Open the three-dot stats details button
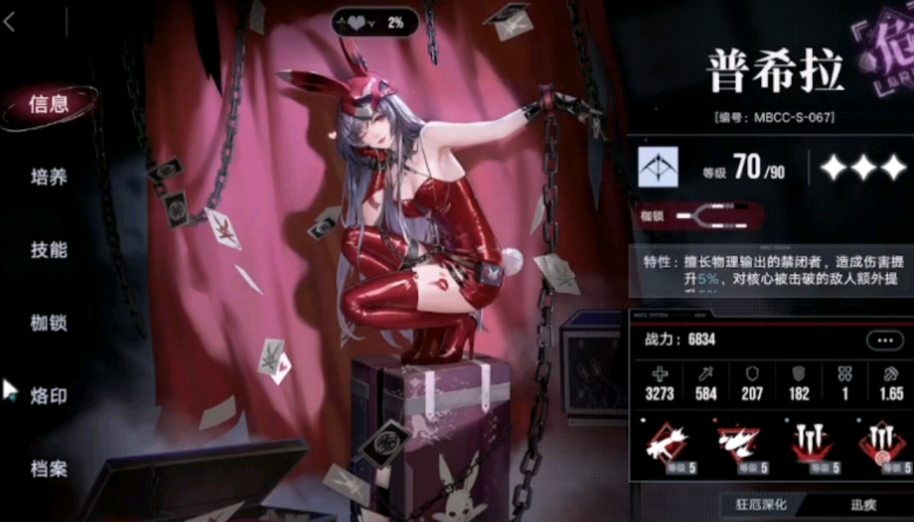Viewport: 914px width, 522px height. [884, 340]
